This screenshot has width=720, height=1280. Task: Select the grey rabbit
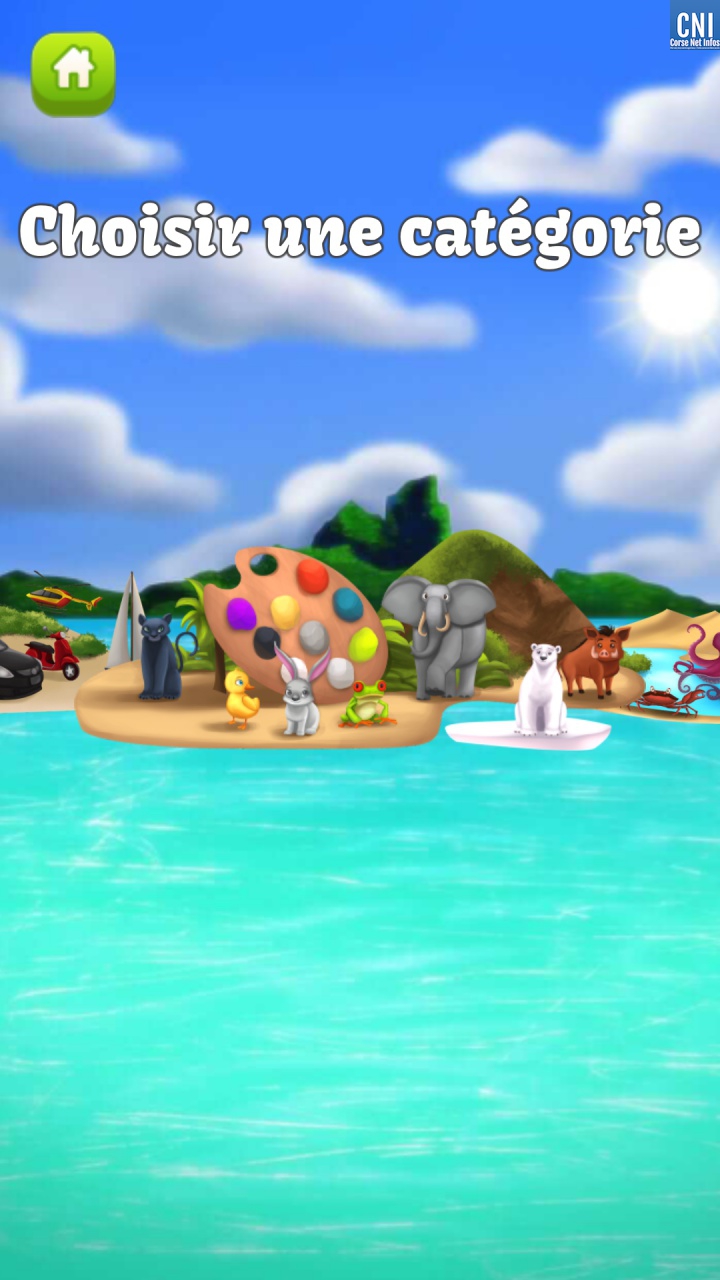tap(298, 695)
